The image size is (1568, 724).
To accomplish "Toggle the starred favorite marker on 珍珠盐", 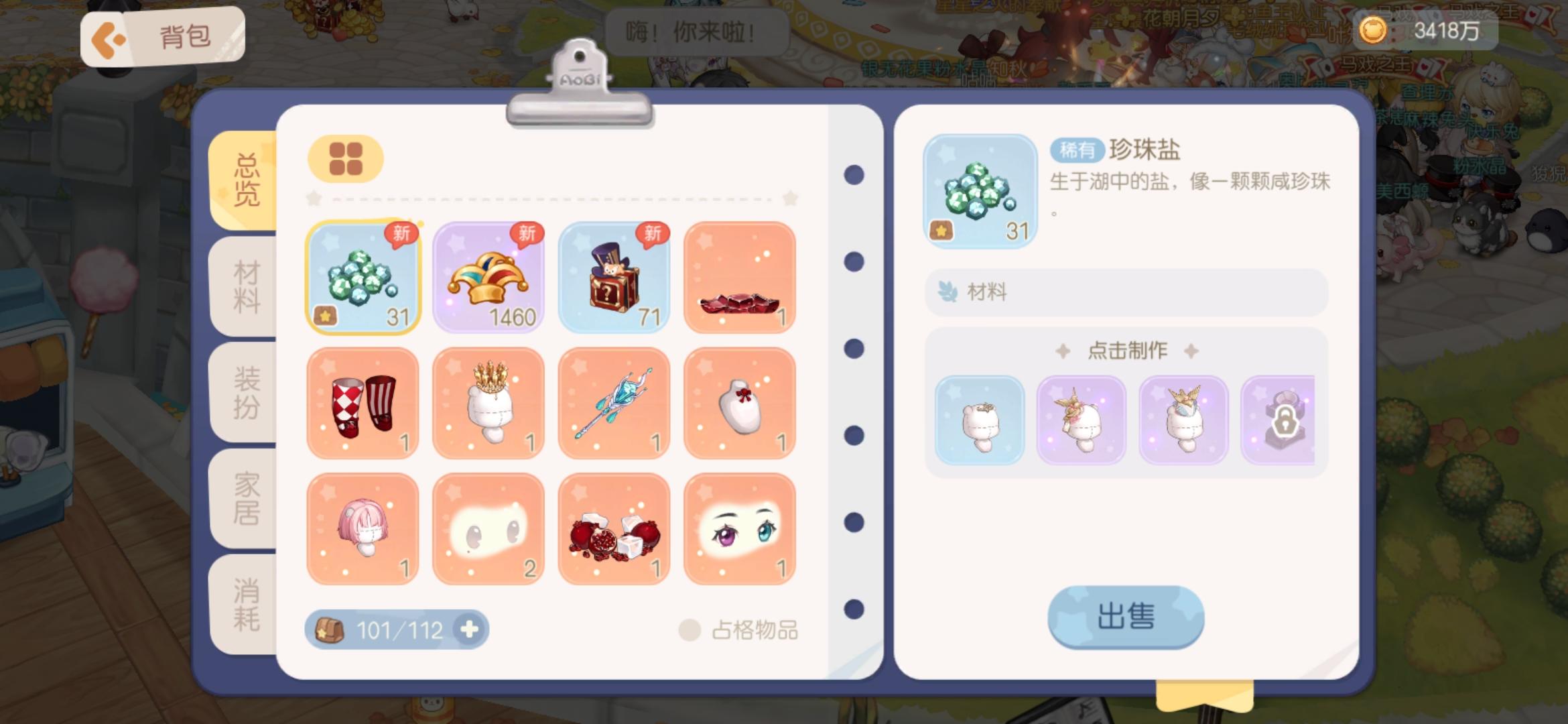I will (941, 228).
